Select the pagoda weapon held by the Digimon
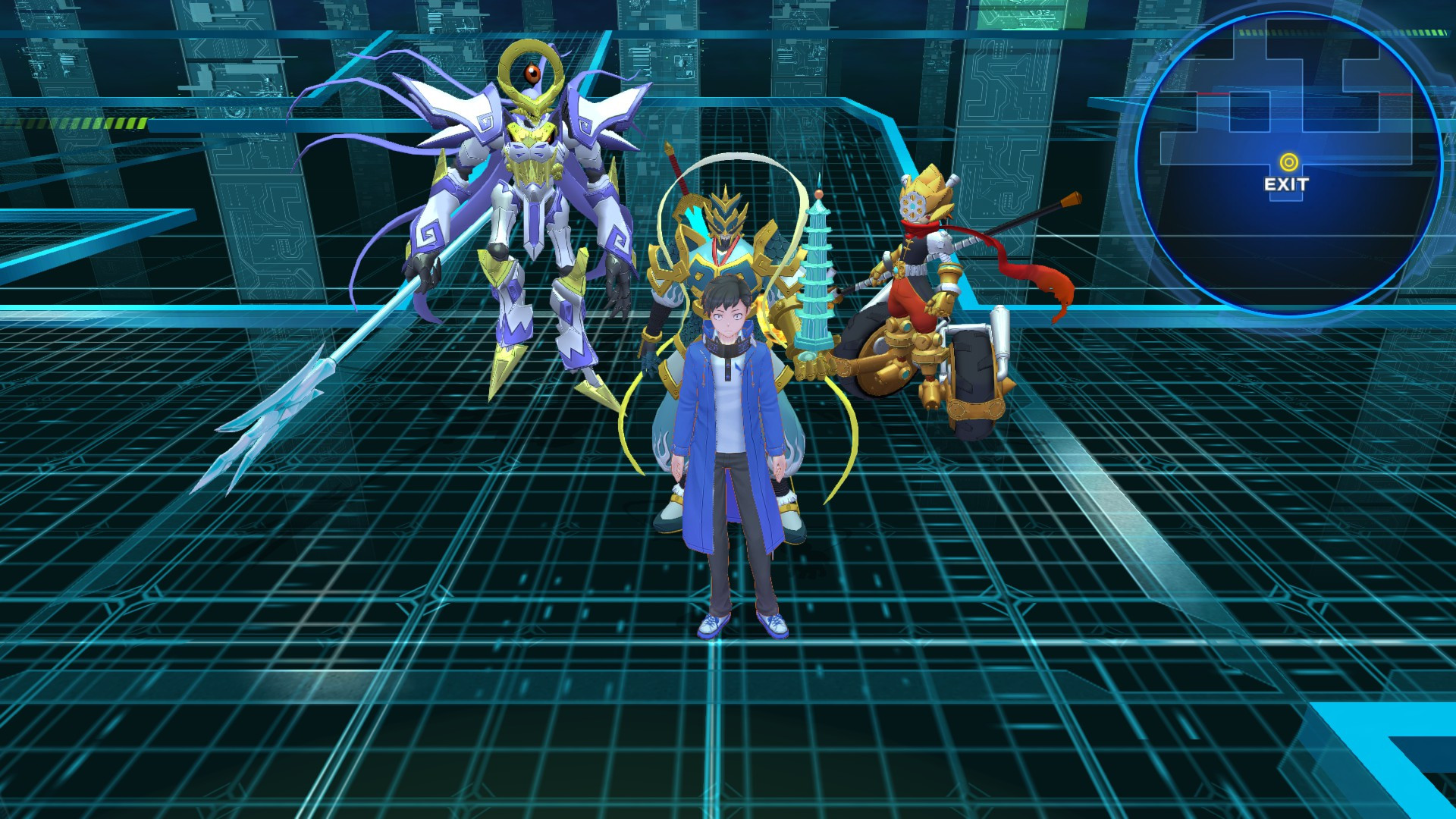The image size is (1456, 819). click(817, 273)
